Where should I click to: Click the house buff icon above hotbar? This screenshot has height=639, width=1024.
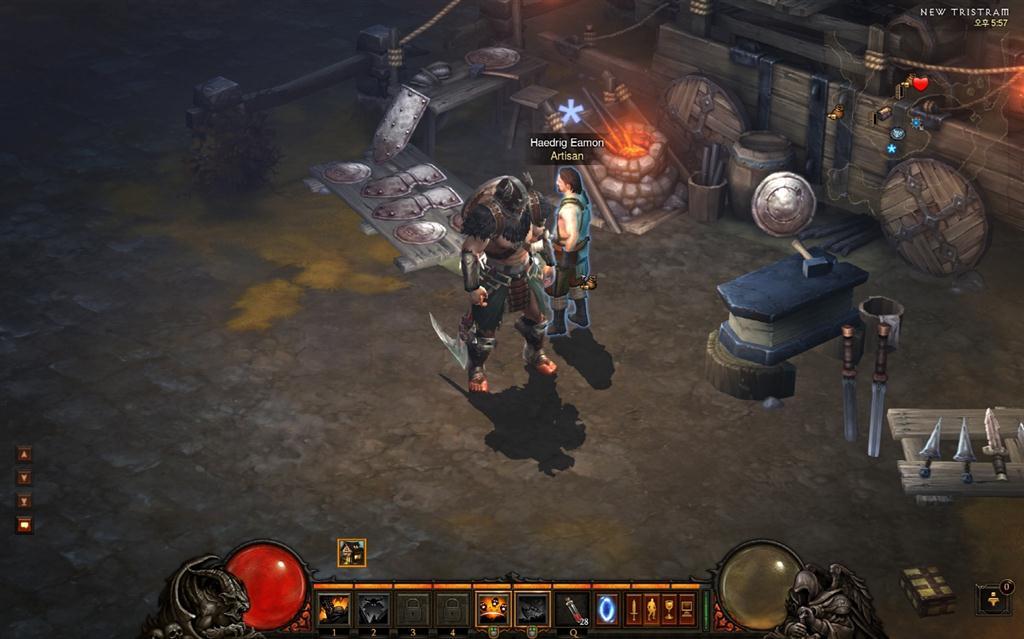(x=352, y=552)
